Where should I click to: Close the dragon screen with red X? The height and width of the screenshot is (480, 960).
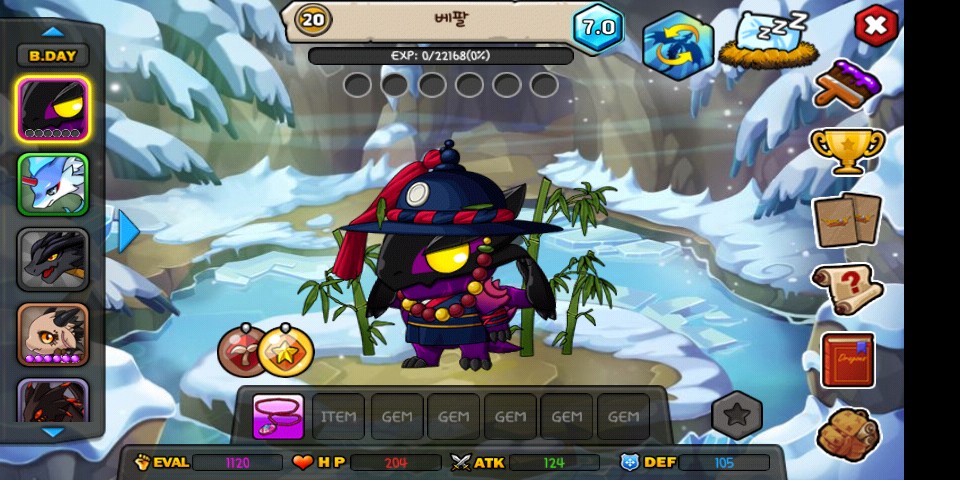point(876,26)
